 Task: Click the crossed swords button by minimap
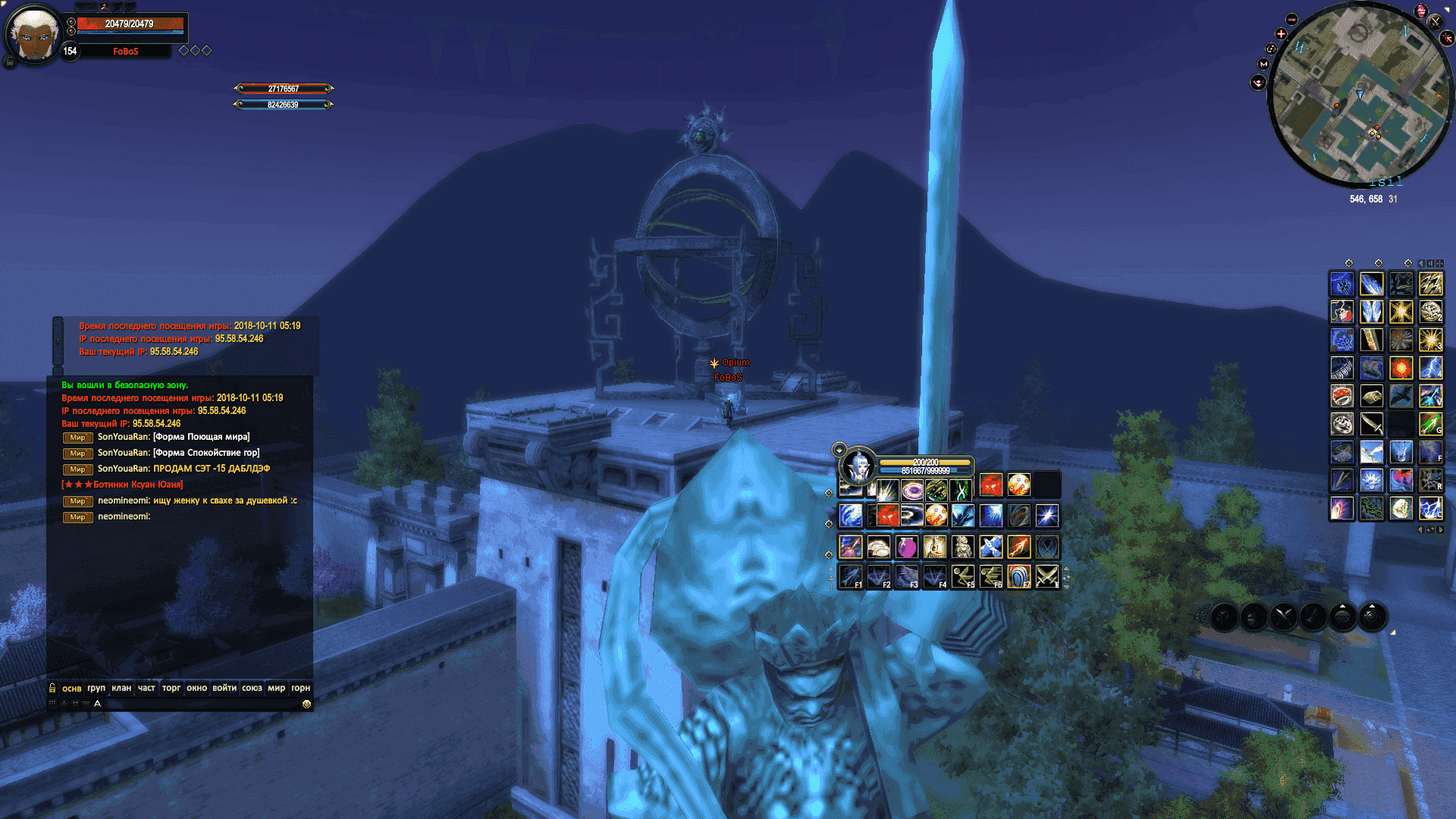[x=1434, y=21]
